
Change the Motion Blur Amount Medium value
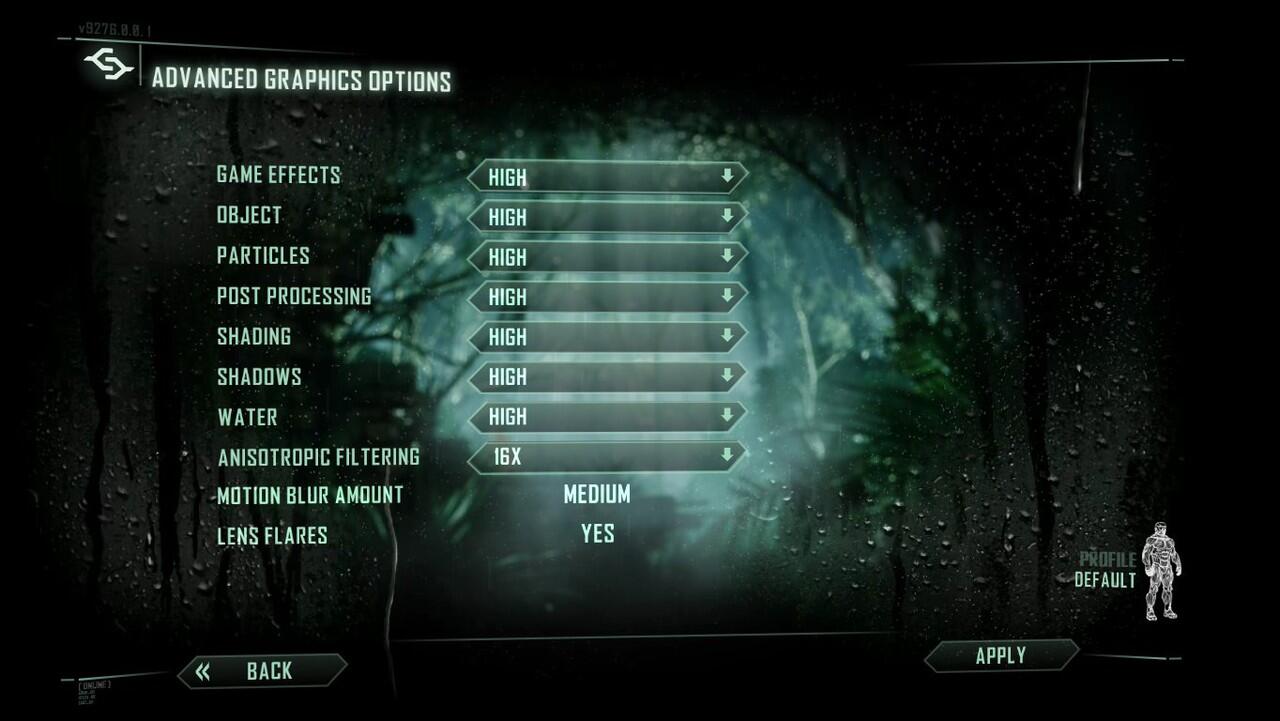coord(597,494)
